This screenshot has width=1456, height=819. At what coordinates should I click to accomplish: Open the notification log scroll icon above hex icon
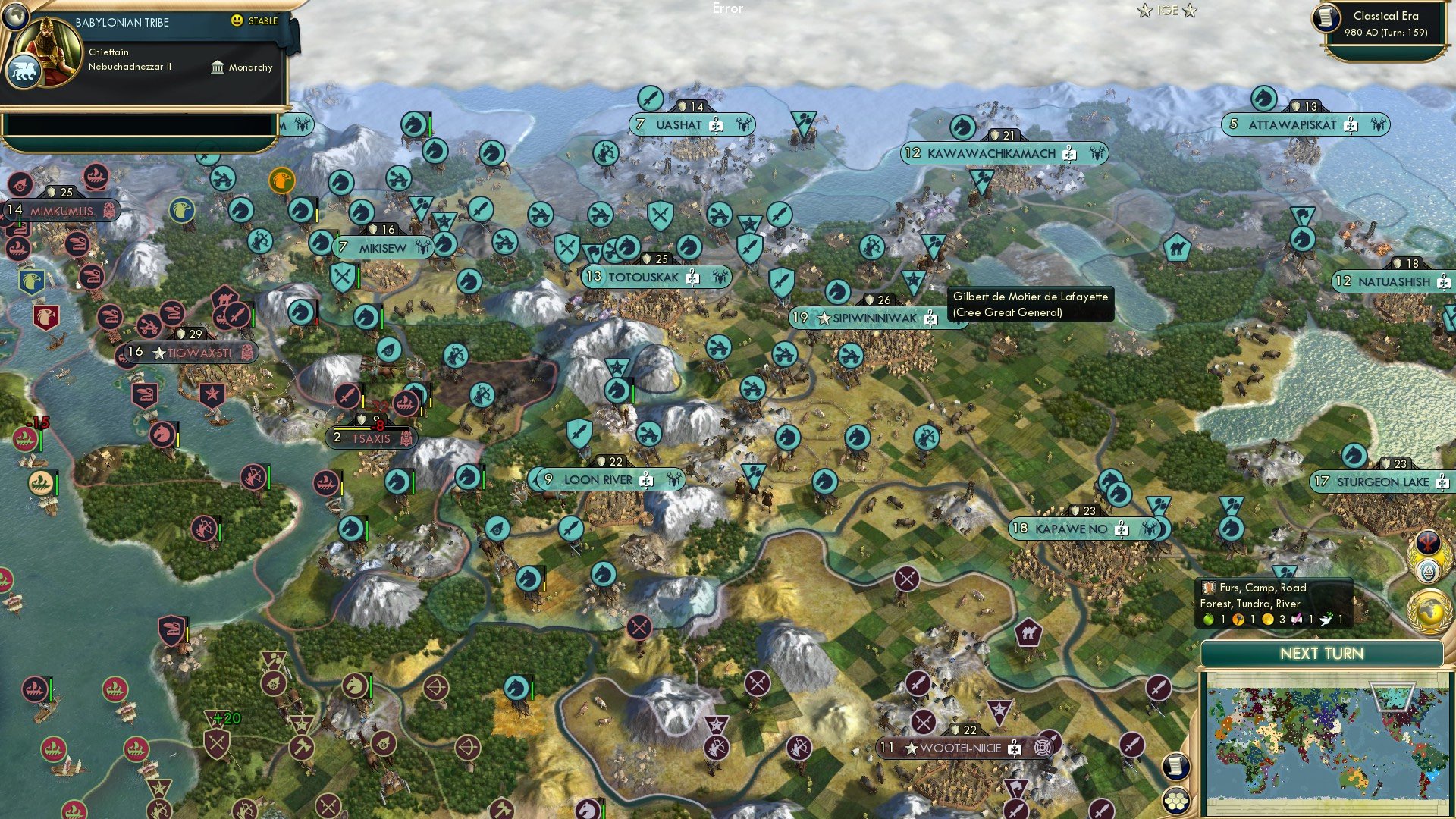[x=1175, y=767]
